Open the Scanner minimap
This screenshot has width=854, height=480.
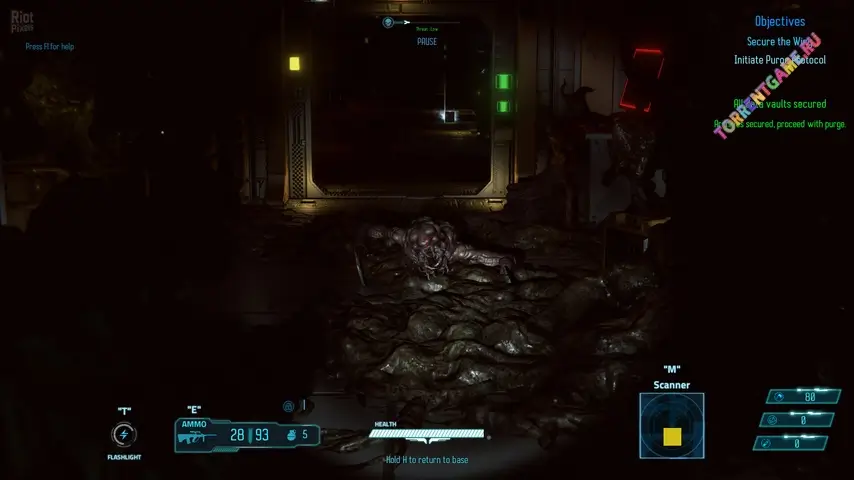pos(671,425)
